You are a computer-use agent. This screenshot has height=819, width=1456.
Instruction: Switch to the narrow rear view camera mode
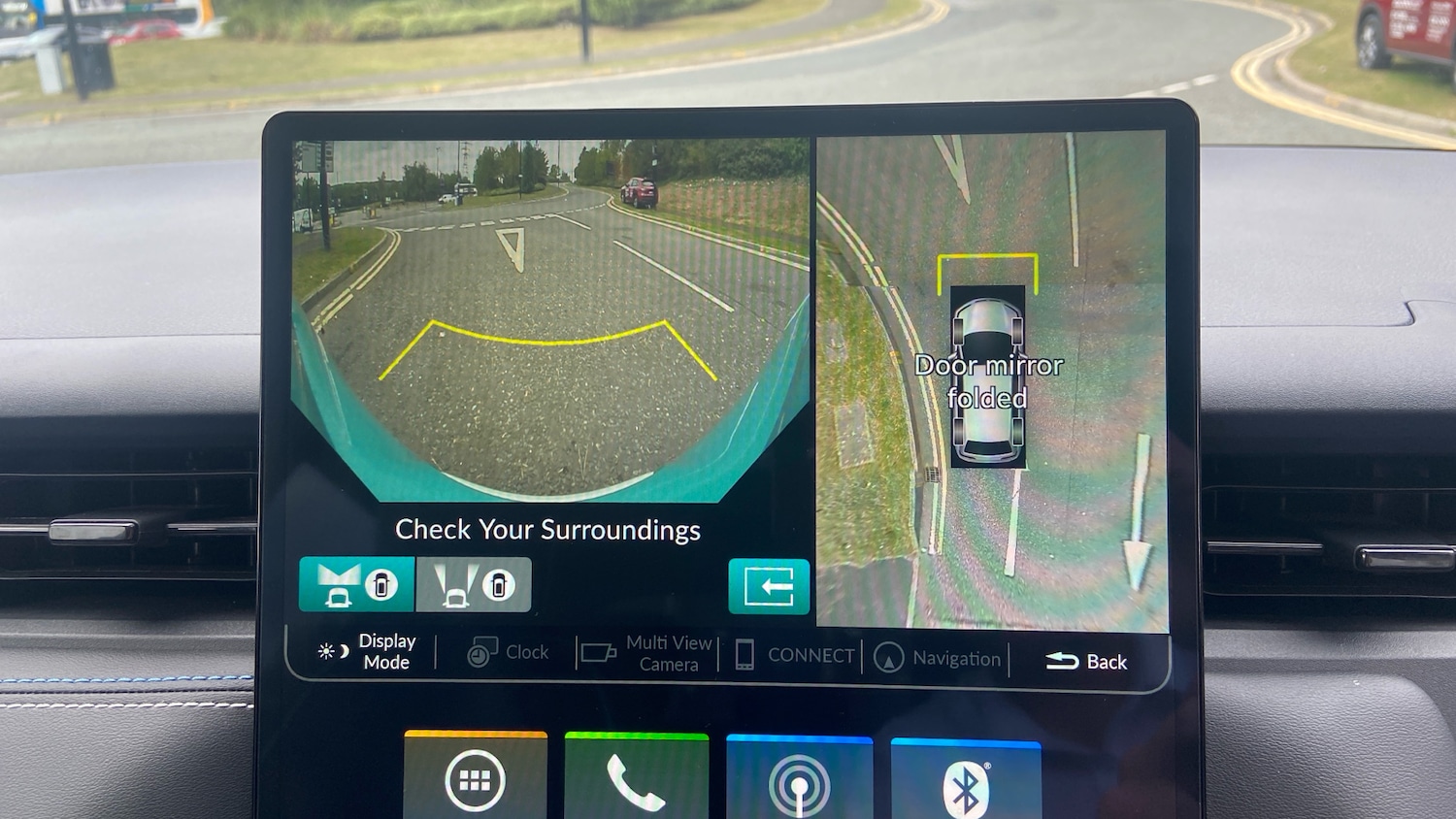point(474,584)
